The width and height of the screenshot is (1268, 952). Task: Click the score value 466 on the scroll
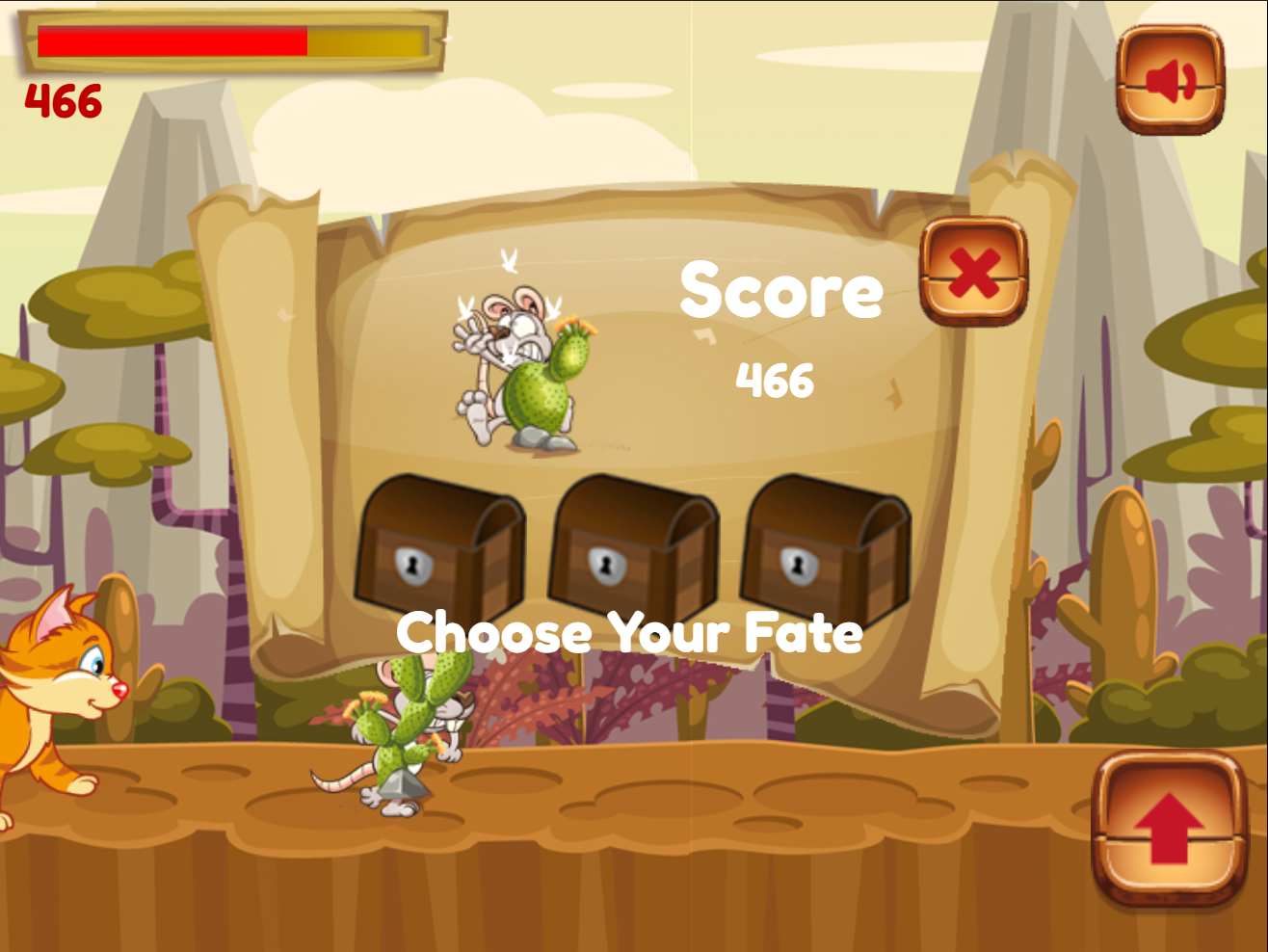point(776,380)
